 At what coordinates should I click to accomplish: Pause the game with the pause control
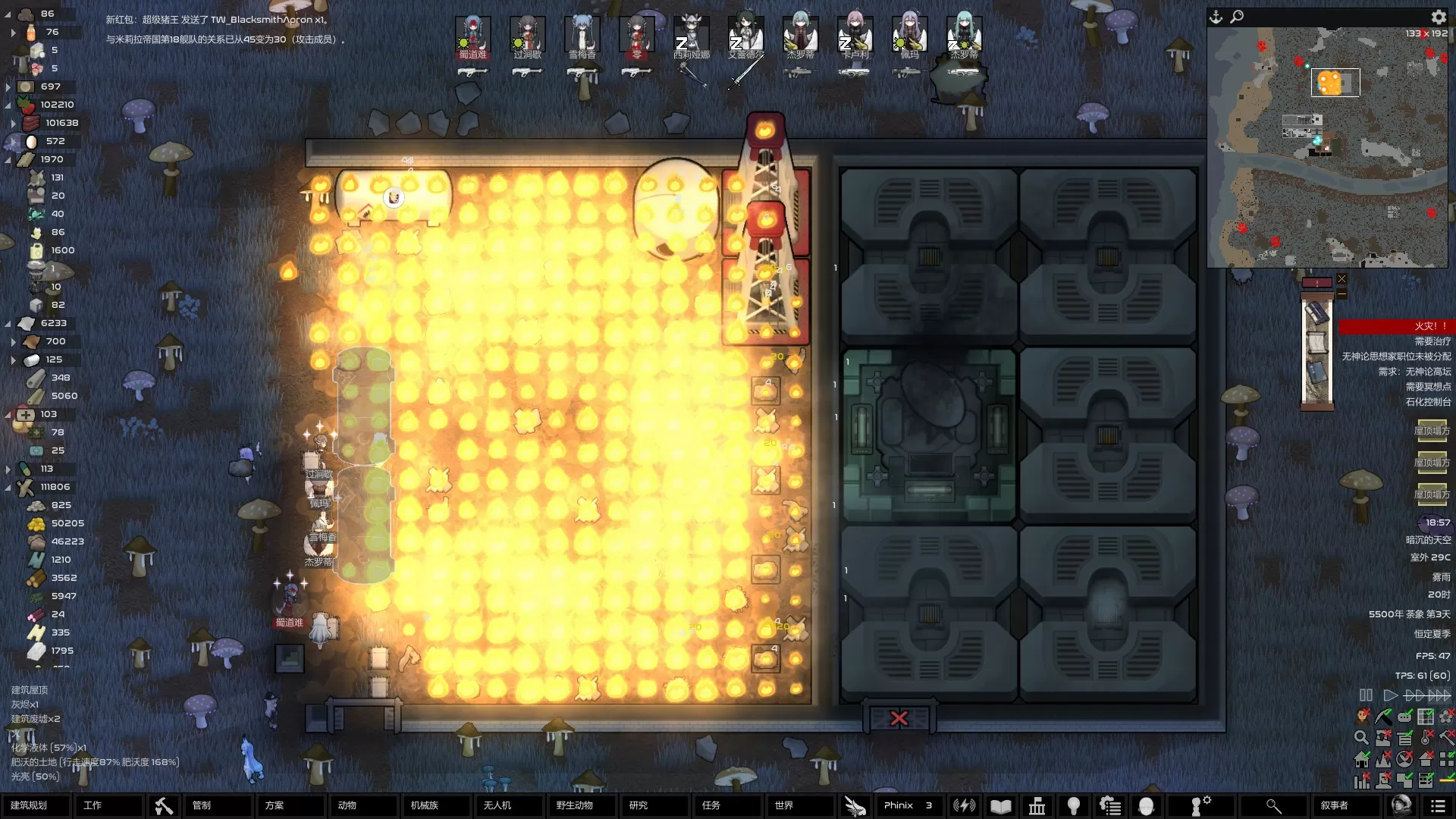coord(1366,695)
